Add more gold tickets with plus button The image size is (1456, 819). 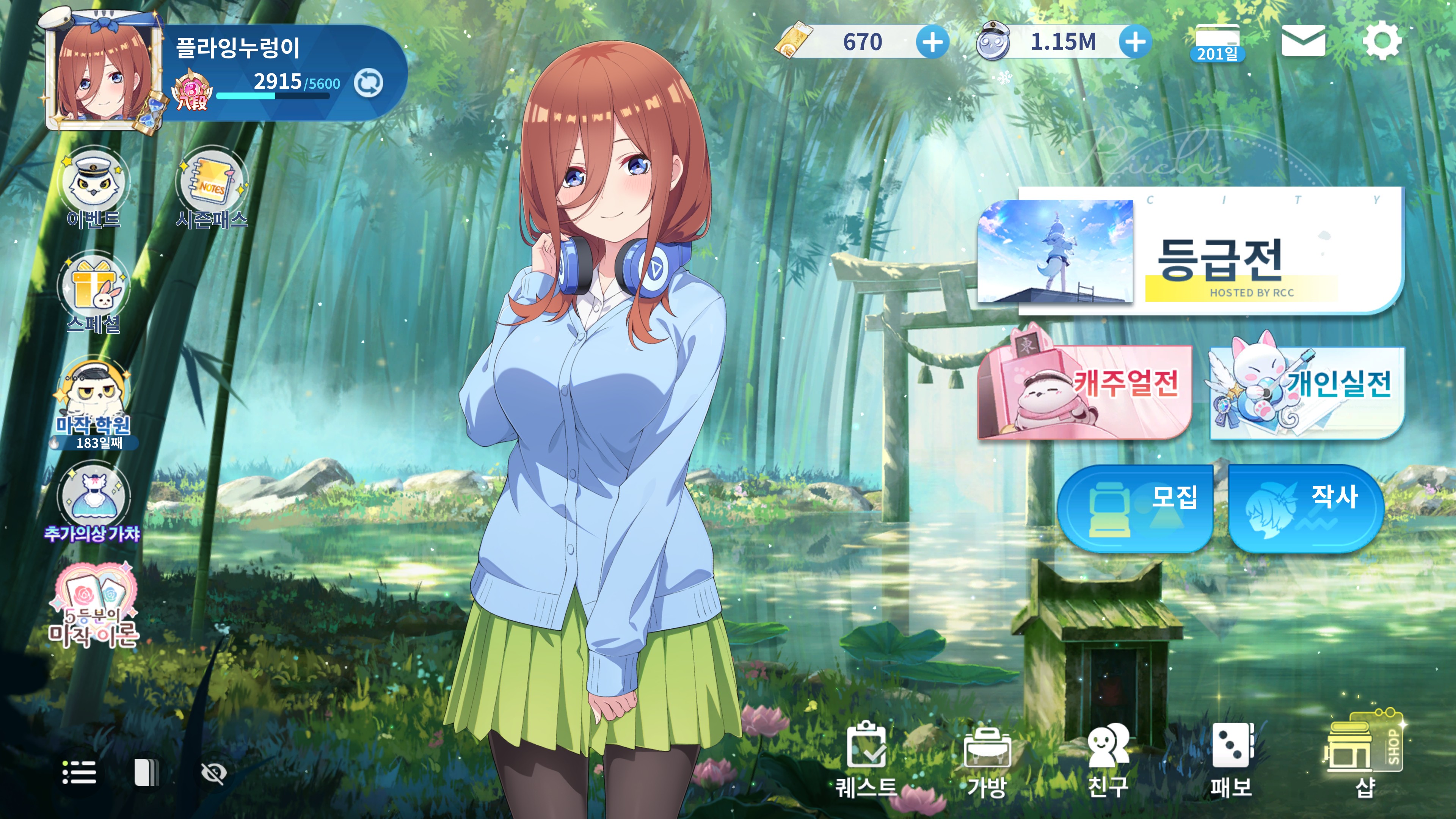[932, 42]
